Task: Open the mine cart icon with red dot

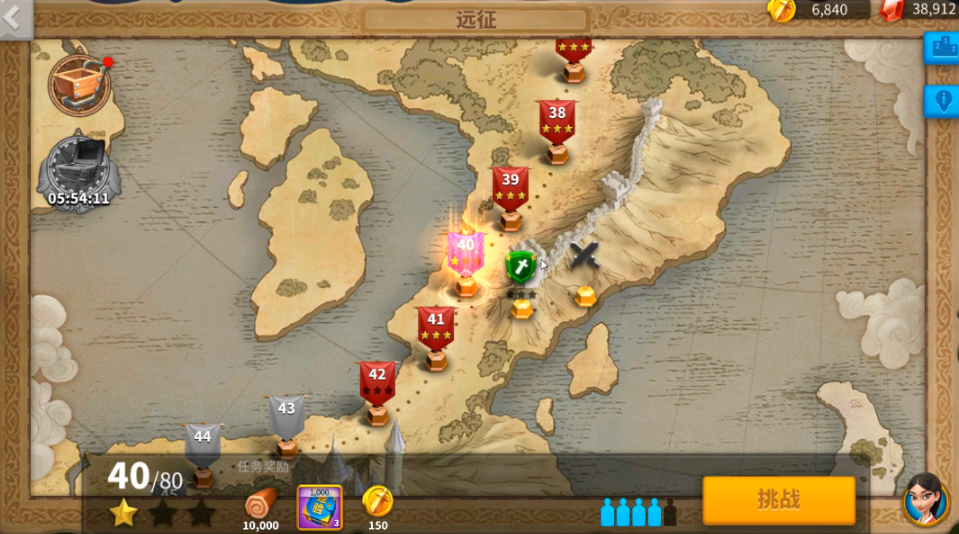Action: coord(78,84)
